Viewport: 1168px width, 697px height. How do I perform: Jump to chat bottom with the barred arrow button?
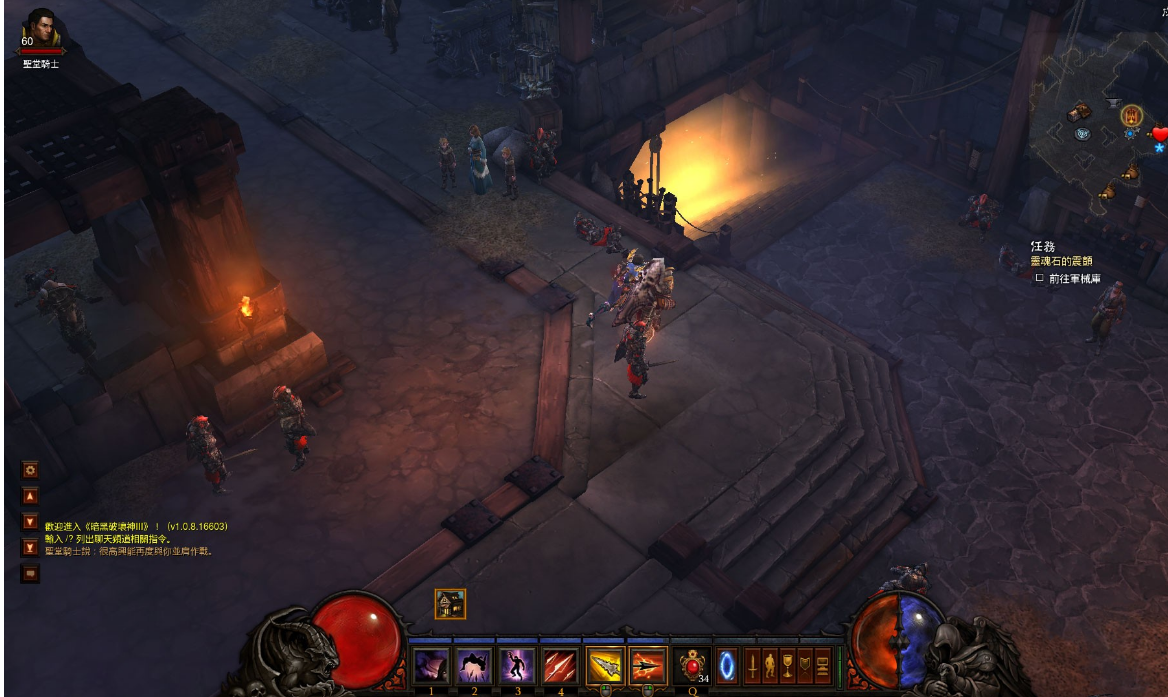click(30, 547)
